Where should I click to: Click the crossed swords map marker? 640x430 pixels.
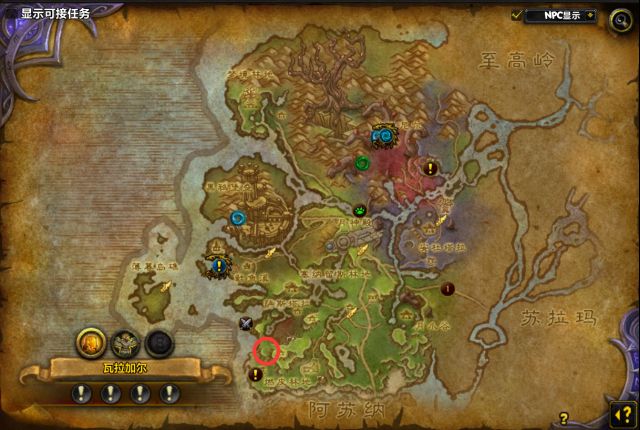point(246,323)
